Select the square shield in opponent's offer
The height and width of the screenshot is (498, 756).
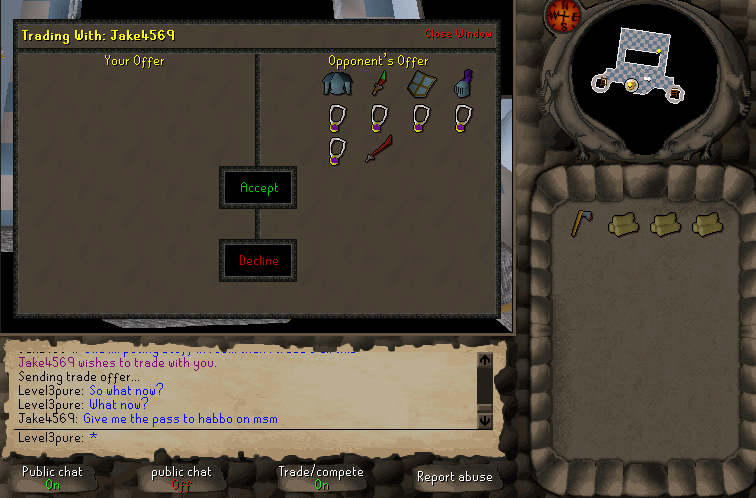point(419,85)
